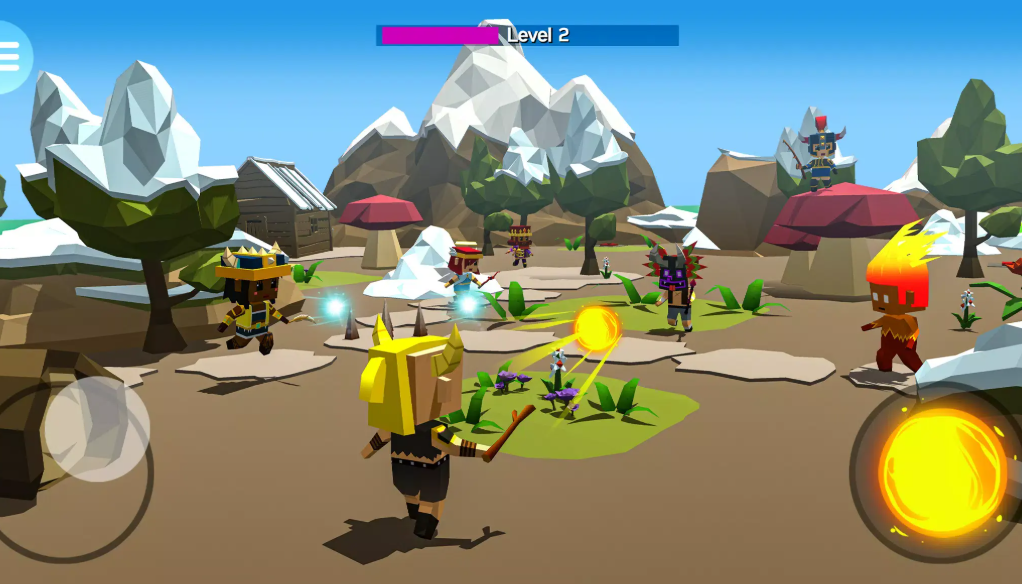The width and height of the screenshot is (1022, 584).
Task: Open the hamburger menu button
Action: [10, 56]
